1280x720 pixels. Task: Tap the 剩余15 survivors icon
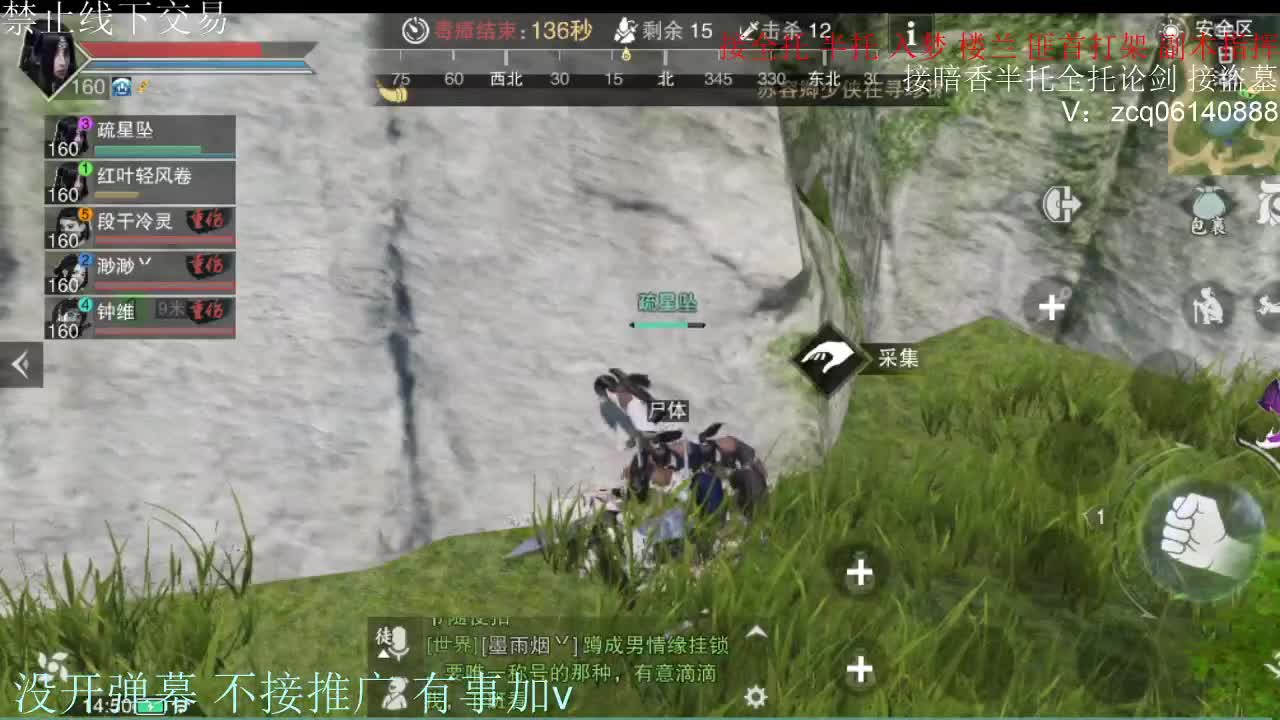(x=628, y=30)
